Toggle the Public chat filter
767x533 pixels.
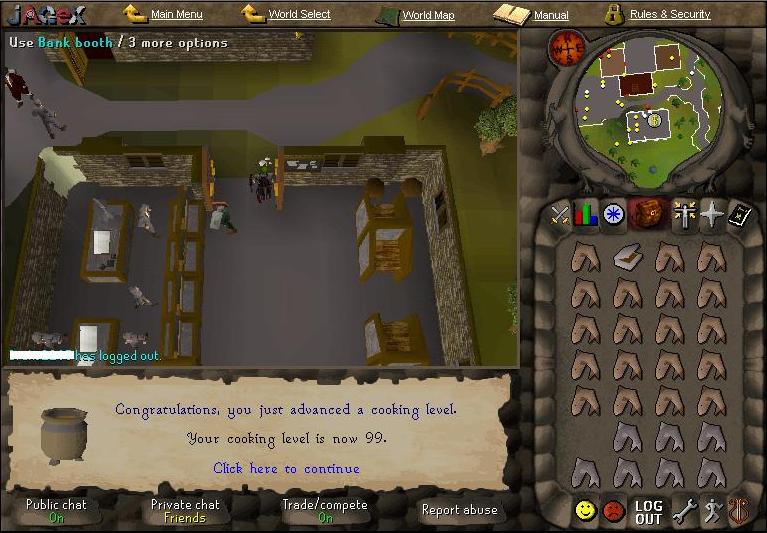[x=57, y=511]
